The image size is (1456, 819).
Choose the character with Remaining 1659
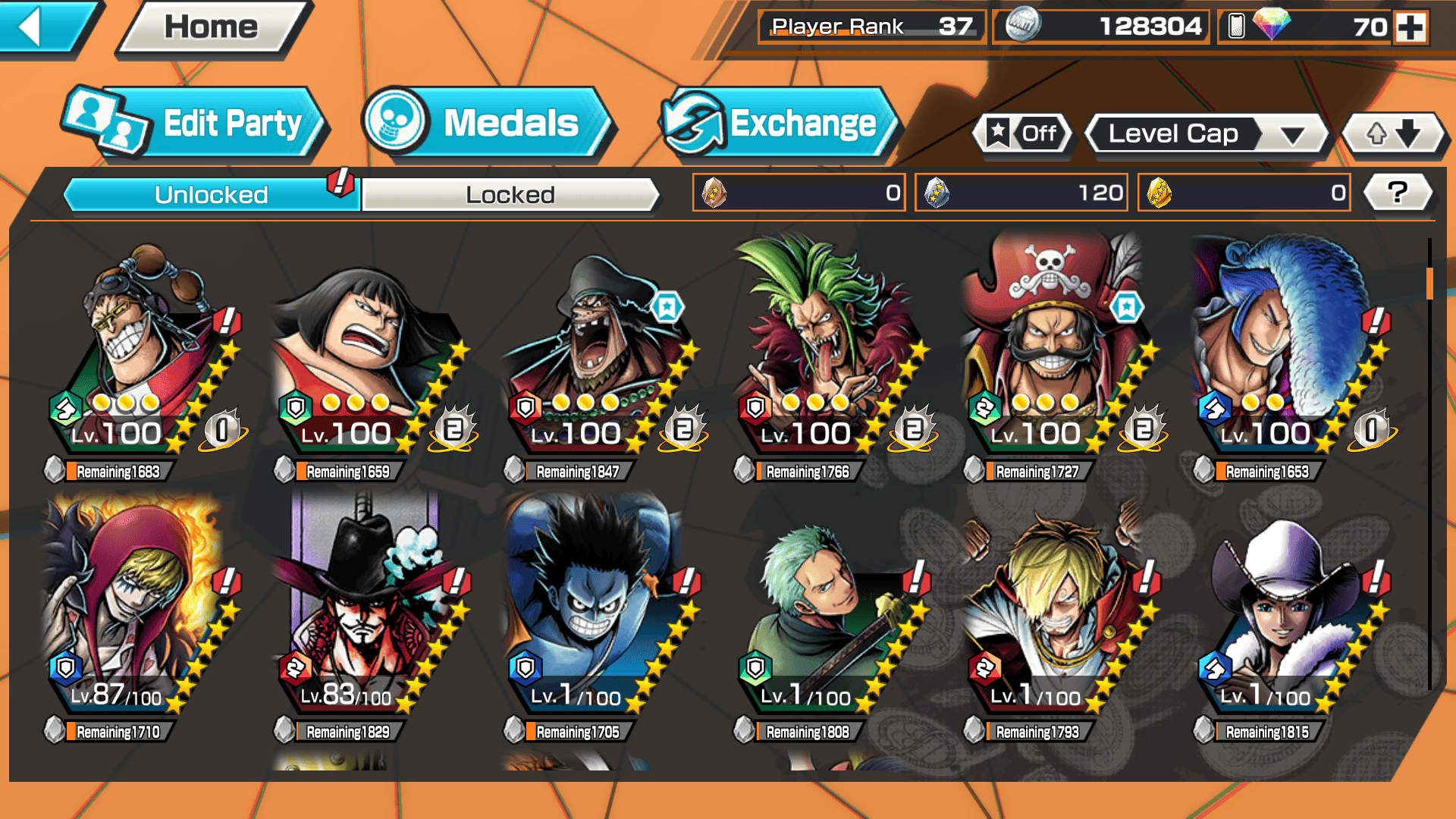point(372,356)
